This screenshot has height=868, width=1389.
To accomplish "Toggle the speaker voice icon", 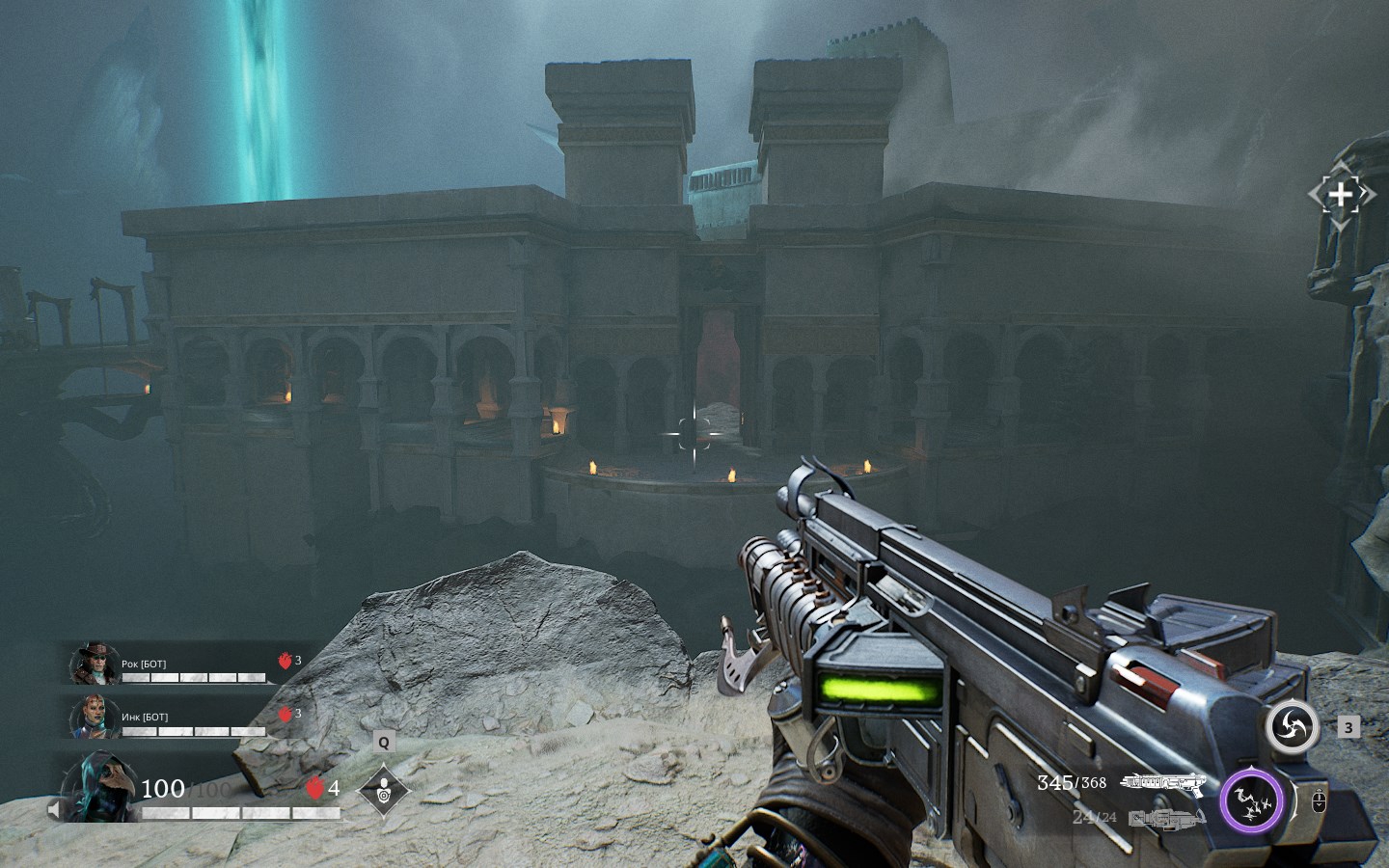I will tap(56, 810).
